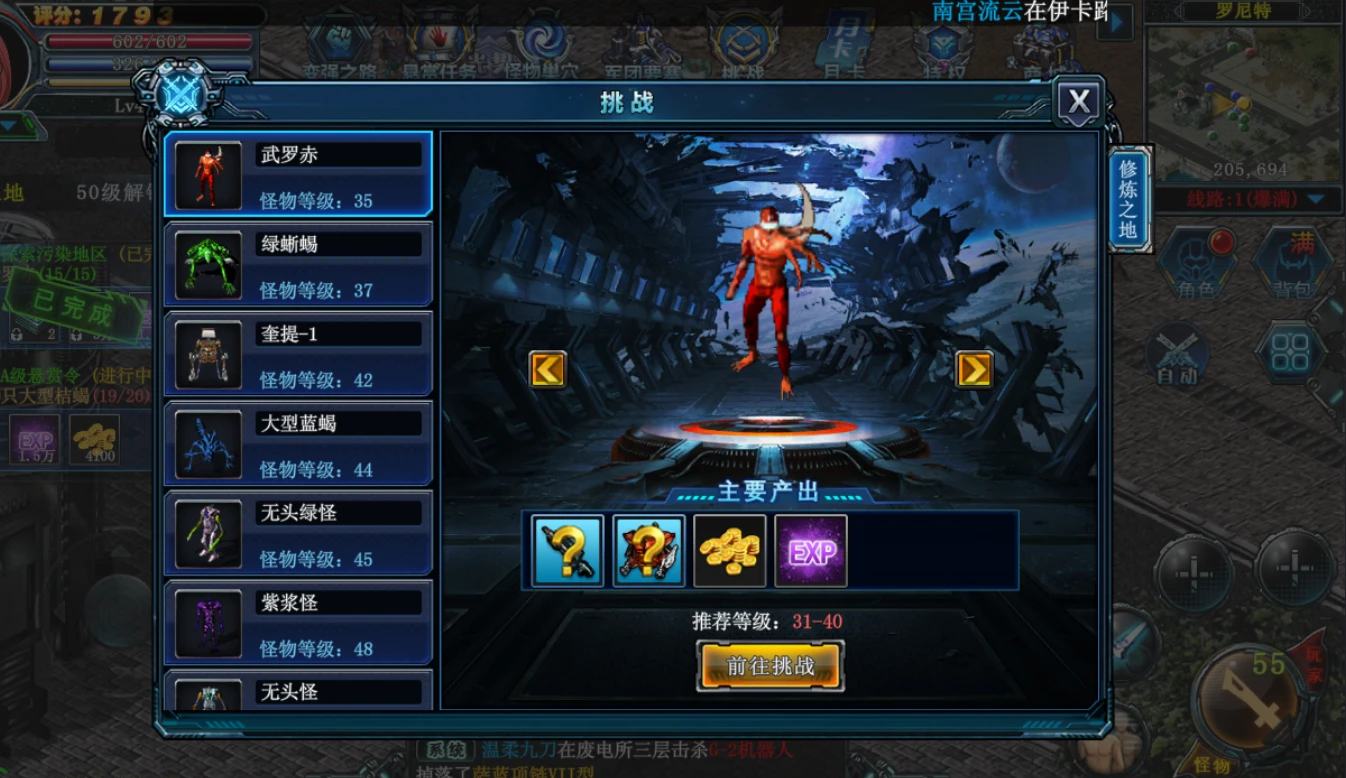
Task: Inspect the mystery weapon reward icon
Action: [567, 551]
